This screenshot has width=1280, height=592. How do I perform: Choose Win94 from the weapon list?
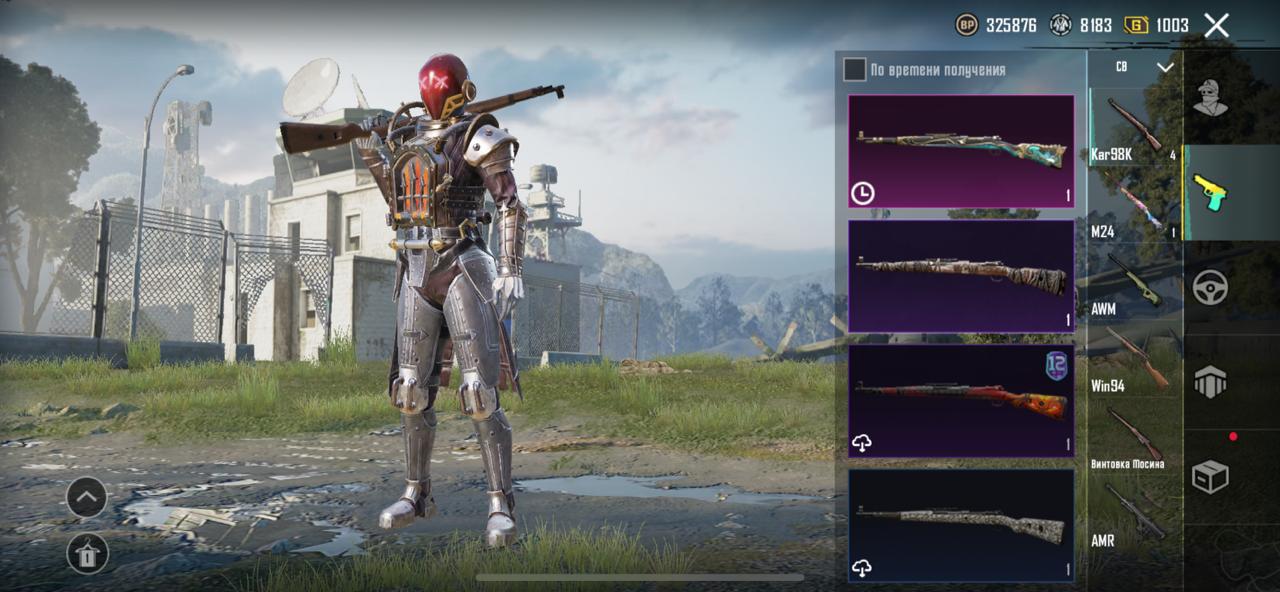click(x=1134, y=361)
